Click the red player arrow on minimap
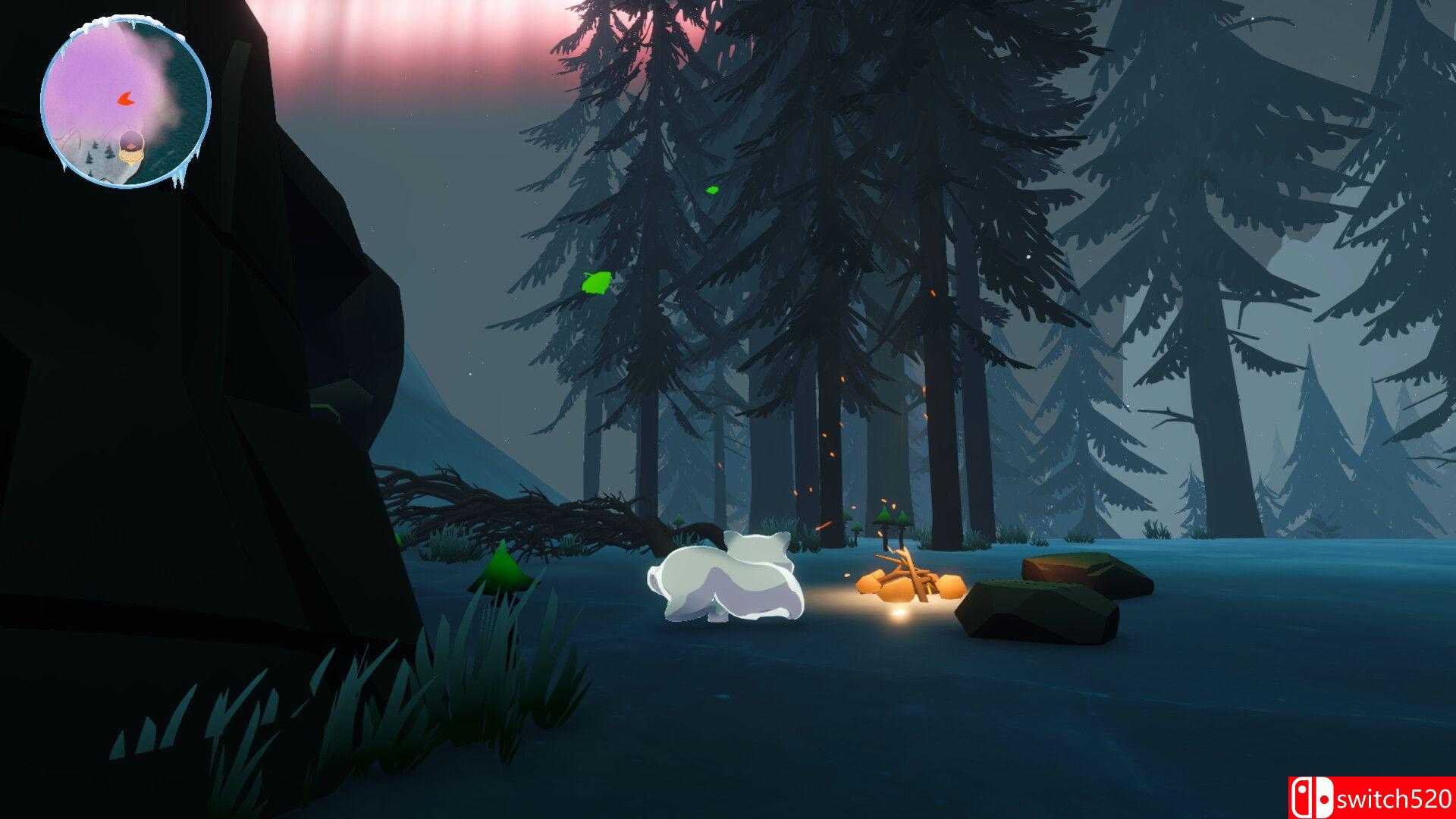1456x819 pixels. coord(126,98)
